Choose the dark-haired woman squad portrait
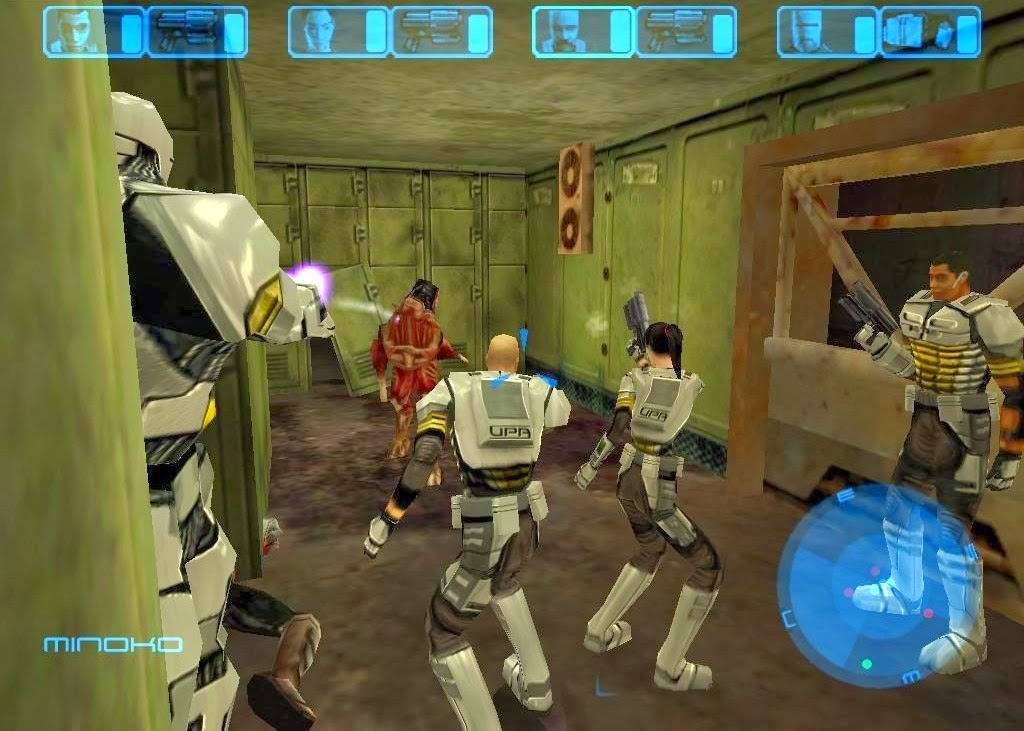Screen dimensions: 1024x731 point(318,31)
